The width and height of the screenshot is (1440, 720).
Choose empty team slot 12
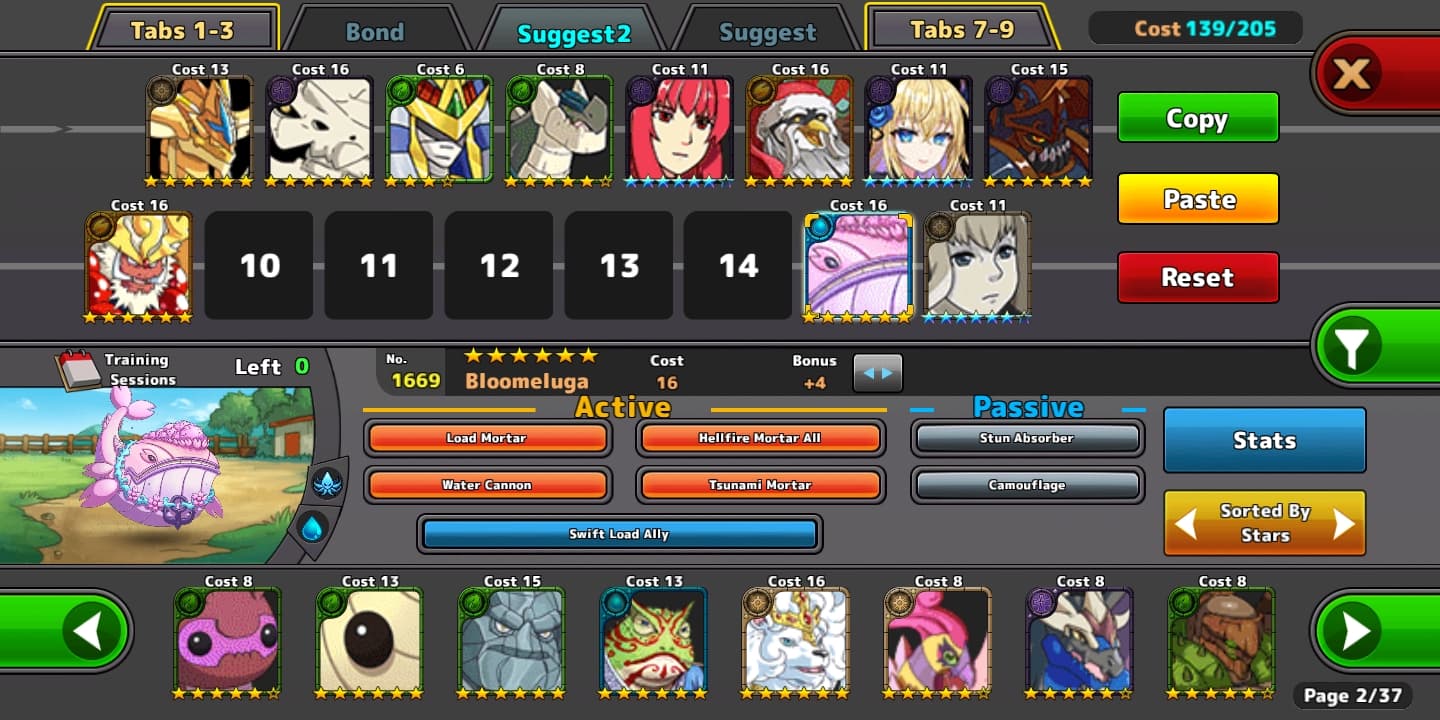pyautogui.click(x=499, y=266)
